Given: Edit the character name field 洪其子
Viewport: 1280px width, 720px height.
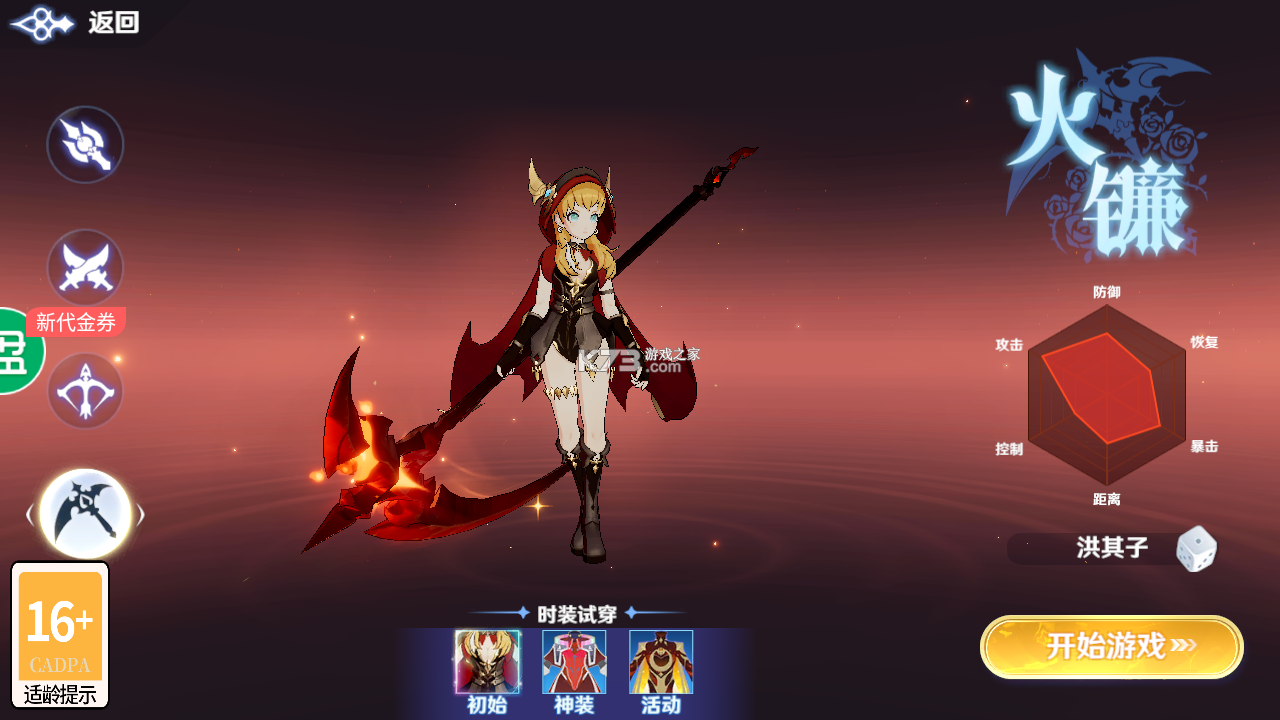Looking at the screenshot, I should point(1111,548).
